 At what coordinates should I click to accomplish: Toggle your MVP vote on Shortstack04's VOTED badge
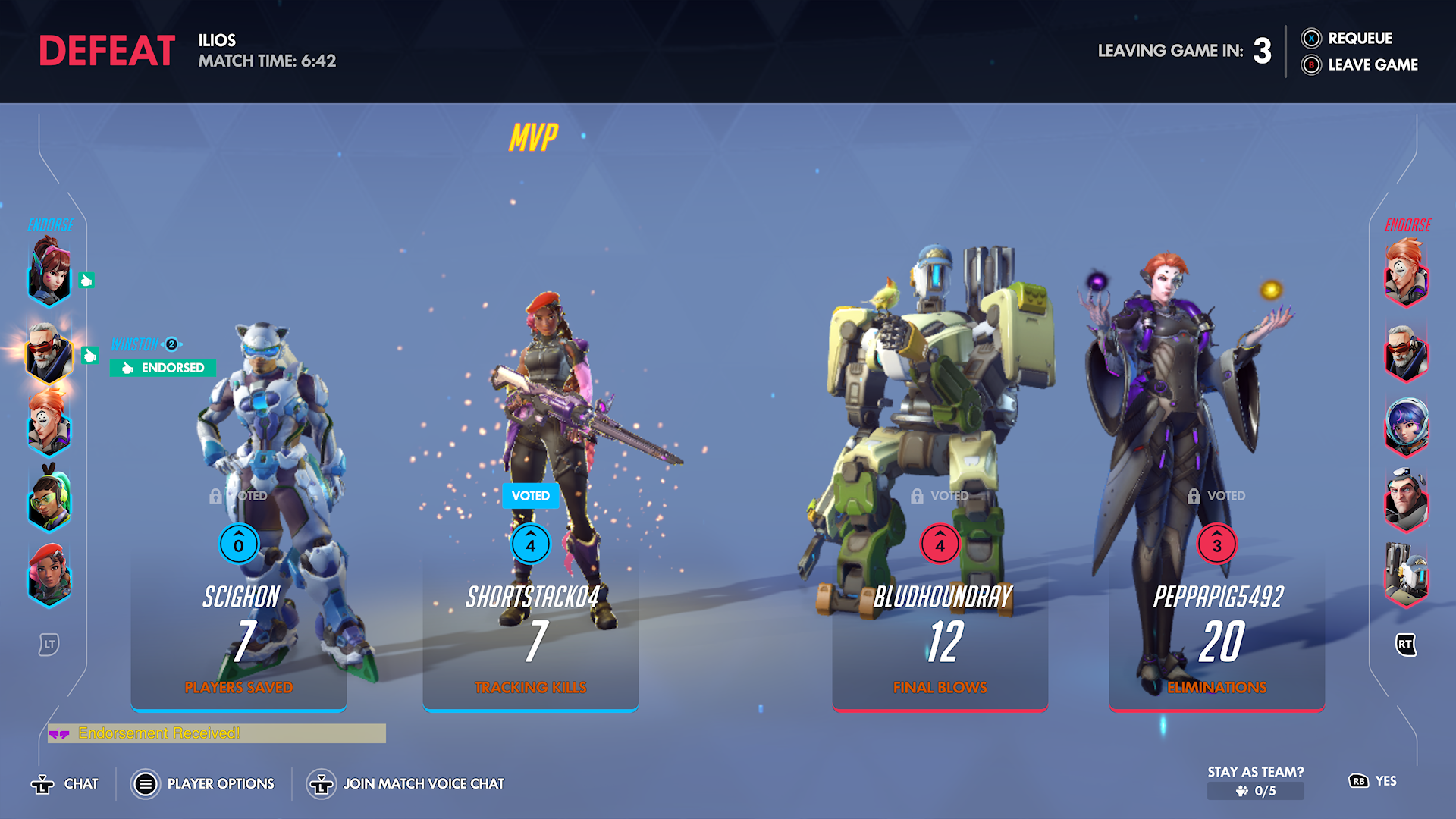(530, 495)
